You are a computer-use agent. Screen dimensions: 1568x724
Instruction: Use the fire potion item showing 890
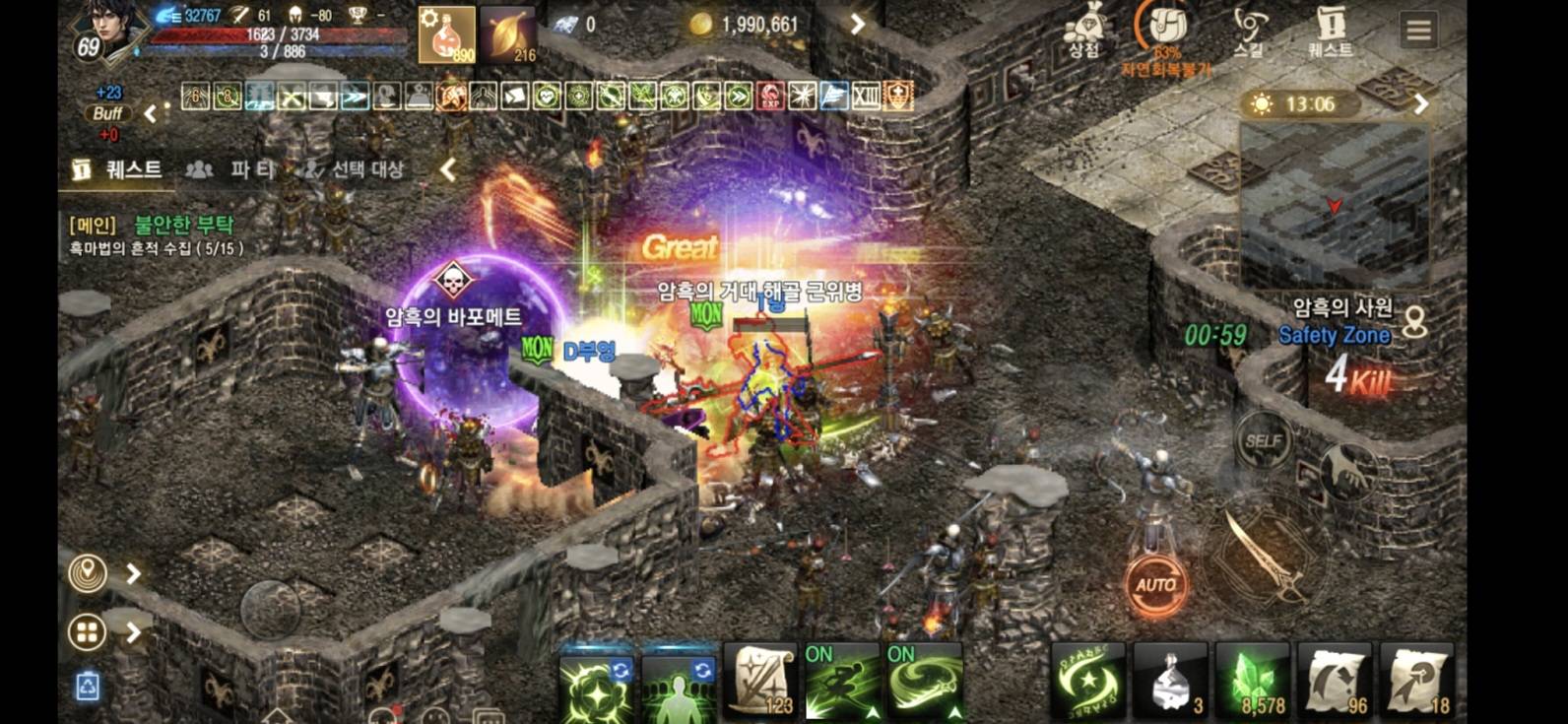(x=449, y=36)
